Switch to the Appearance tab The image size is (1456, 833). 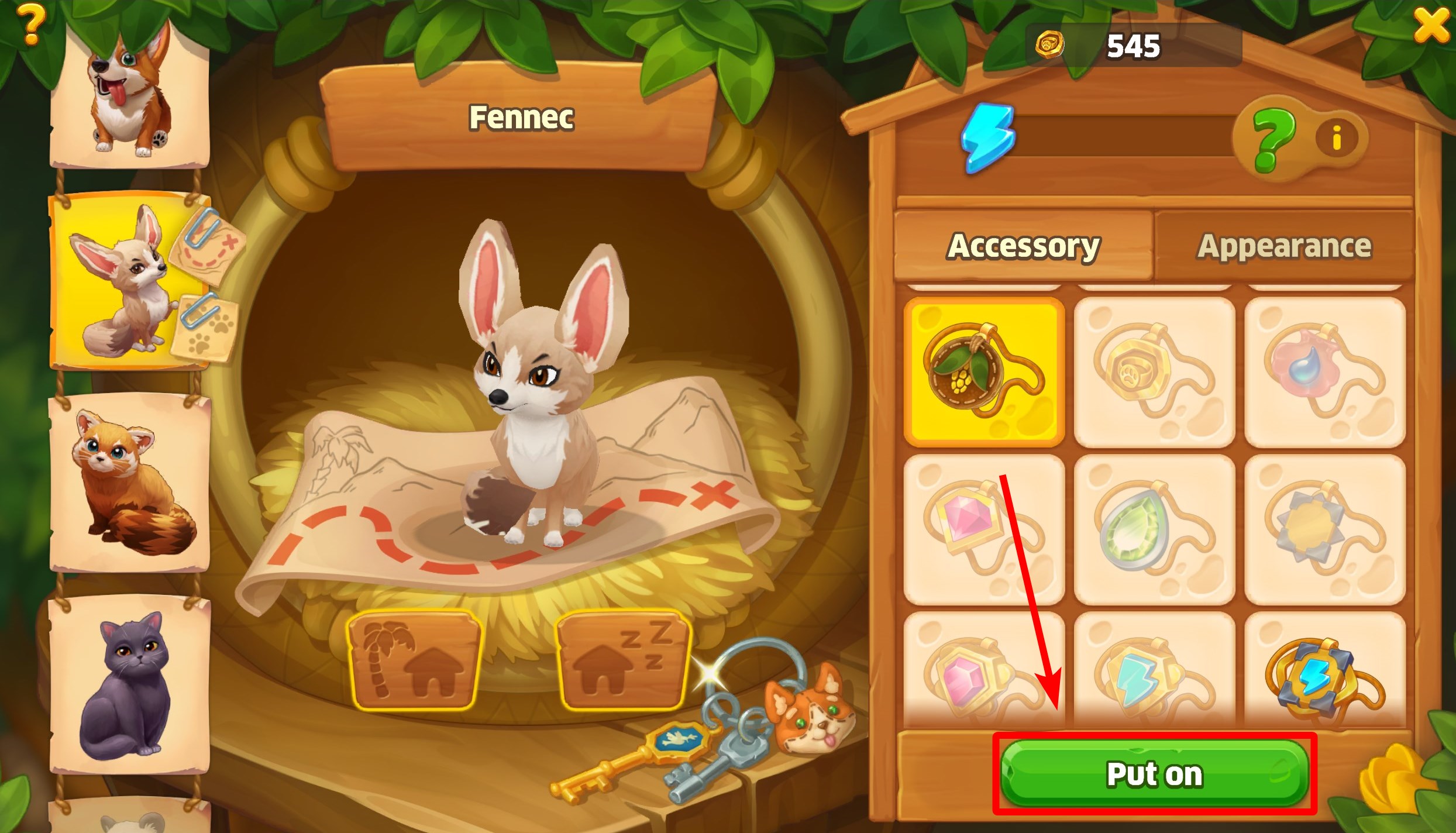(1284, 246)
